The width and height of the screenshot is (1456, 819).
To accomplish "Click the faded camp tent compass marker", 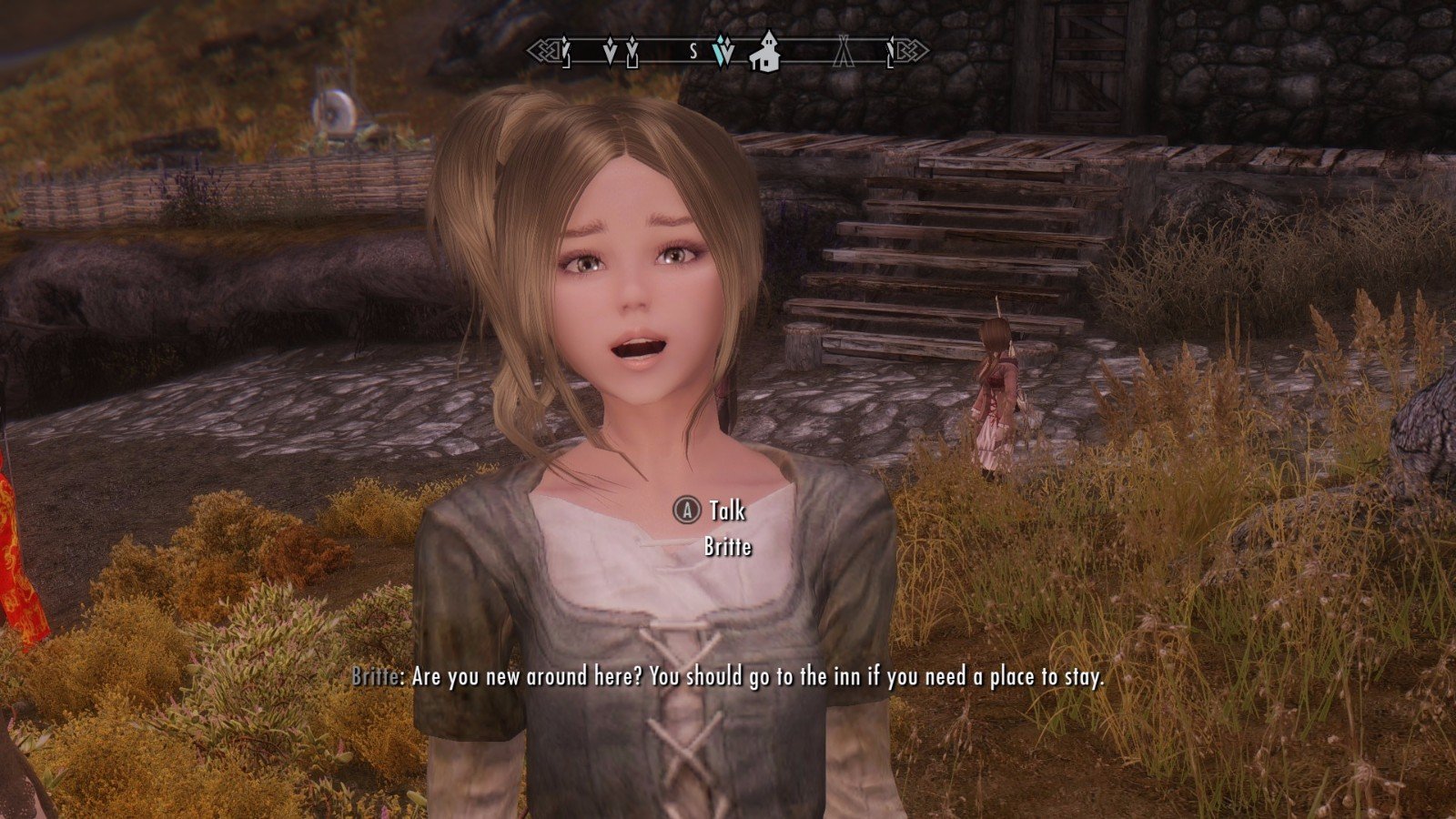I will 844,51.
